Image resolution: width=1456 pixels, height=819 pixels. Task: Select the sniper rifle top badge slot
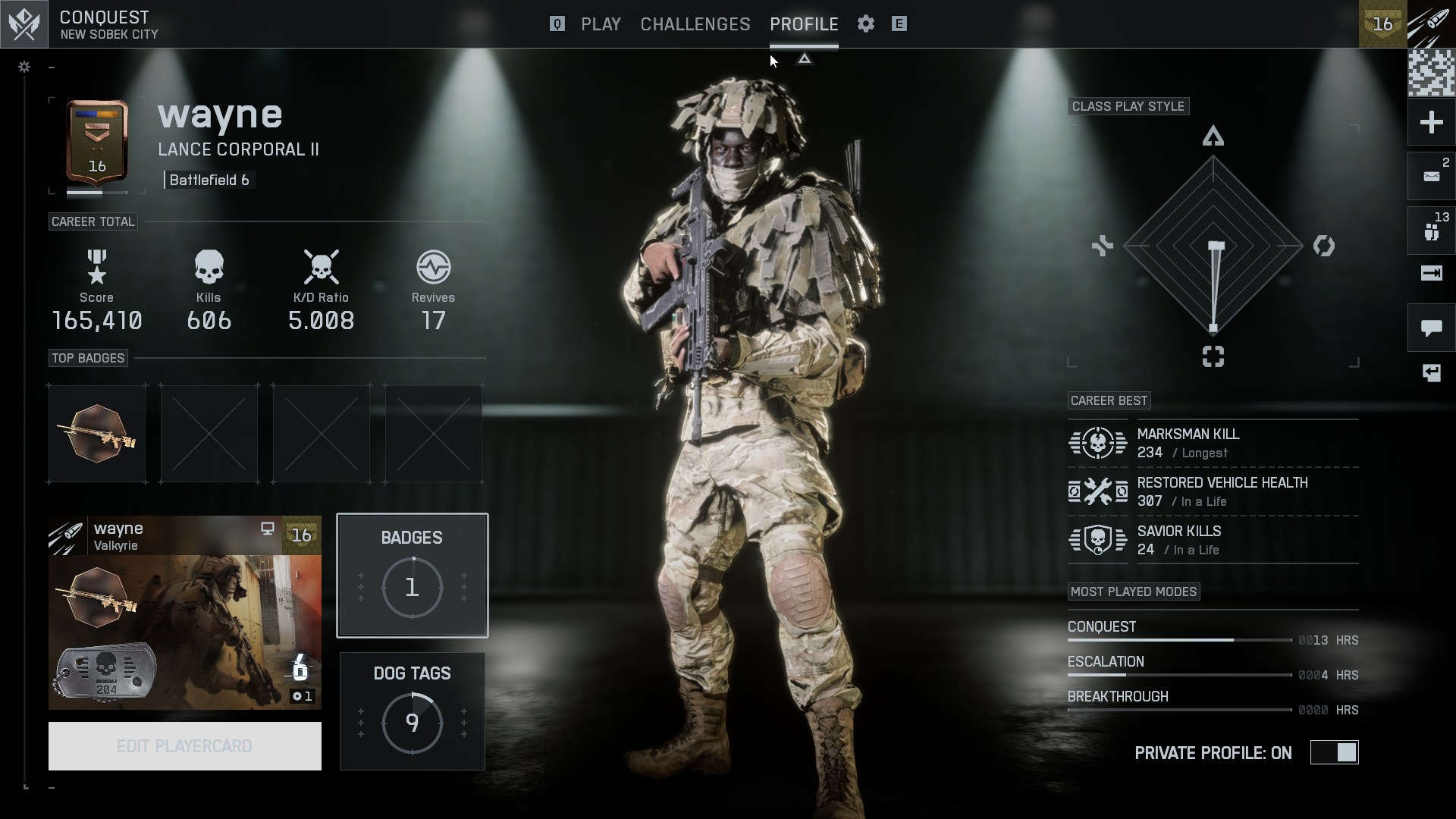tap(97, 434)
